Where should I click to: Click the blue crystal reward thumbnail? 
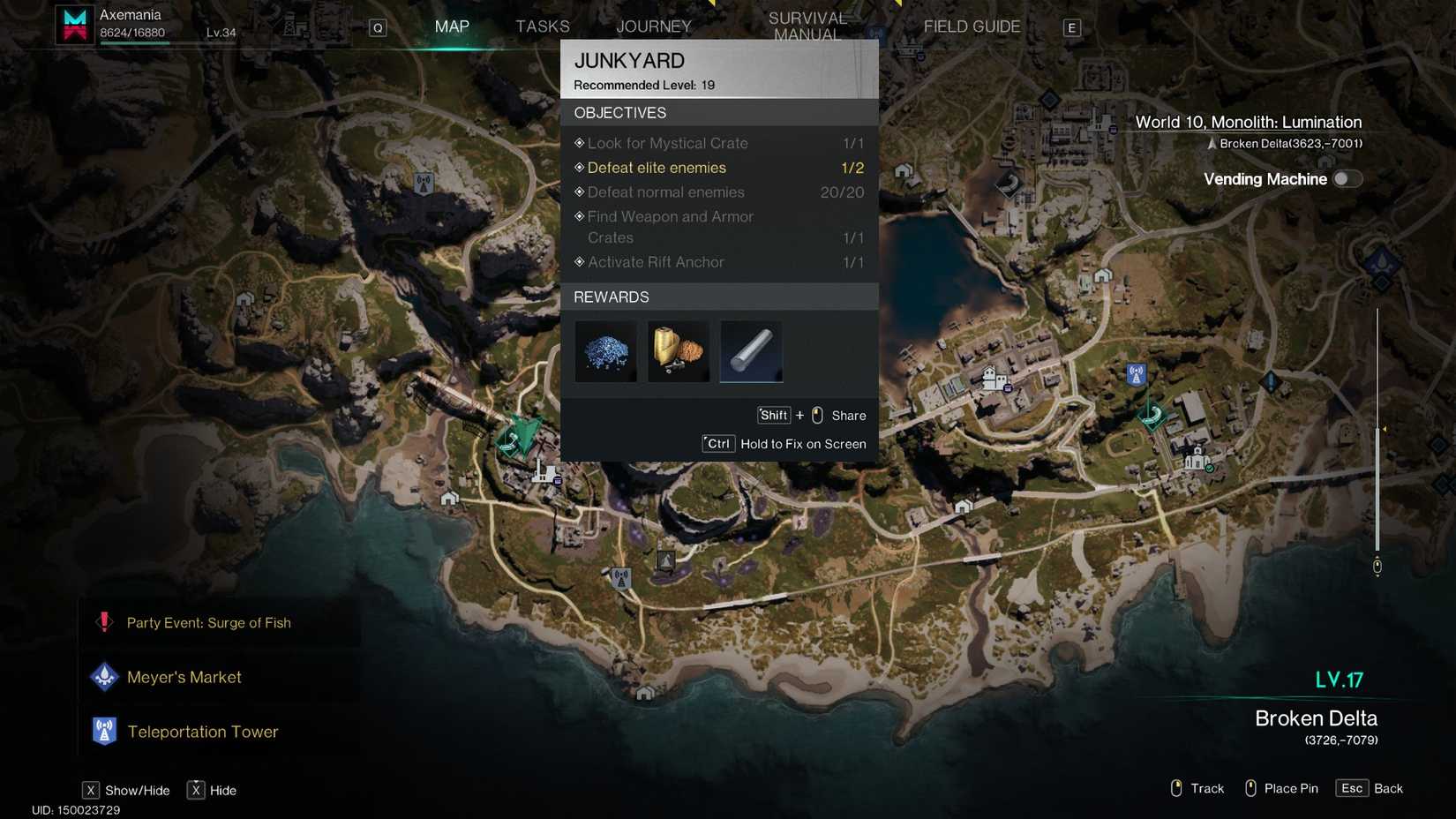605,351
